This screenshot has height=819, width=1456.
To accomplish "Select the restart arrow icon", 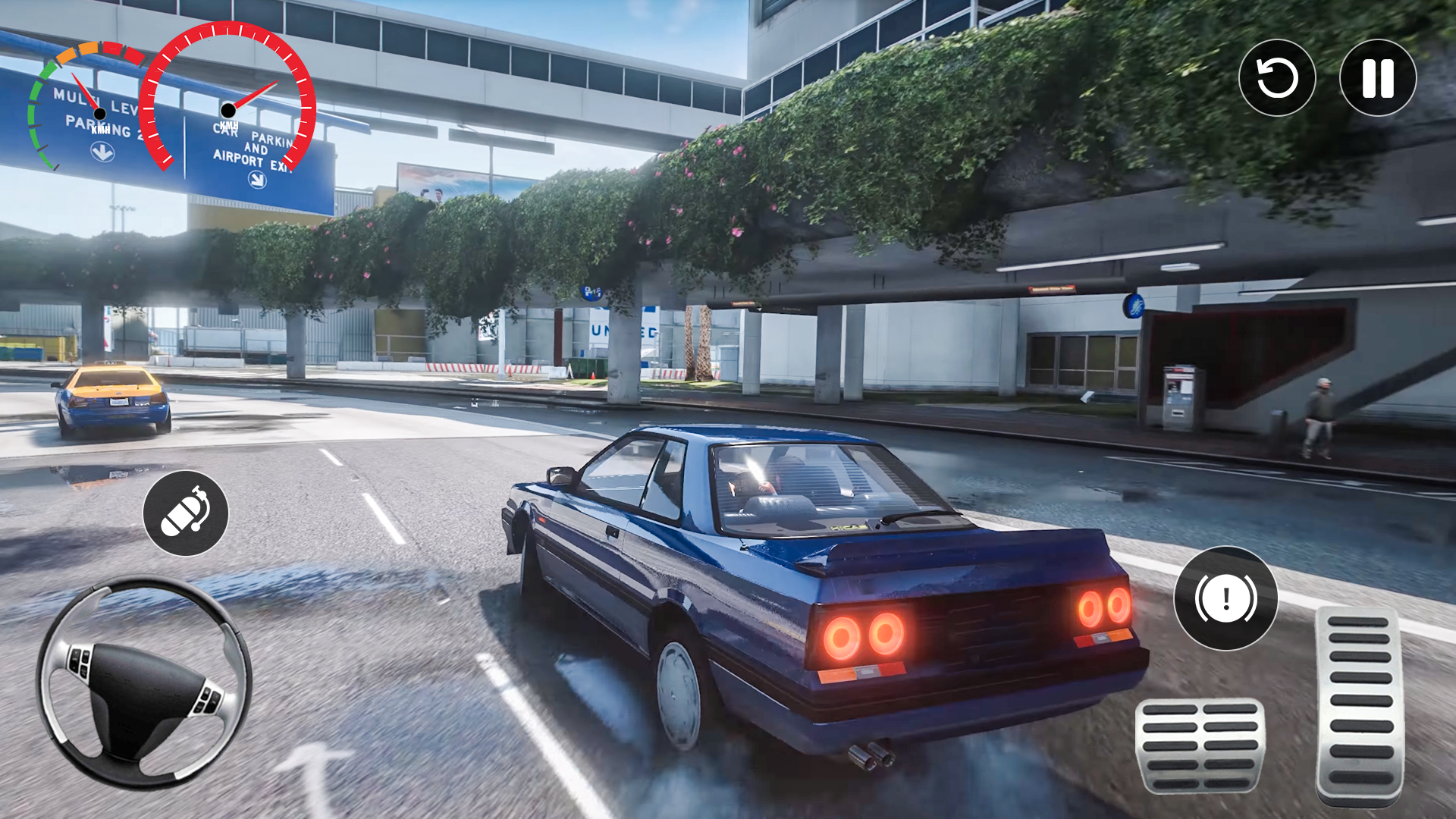I will (x=1277, y=78).
